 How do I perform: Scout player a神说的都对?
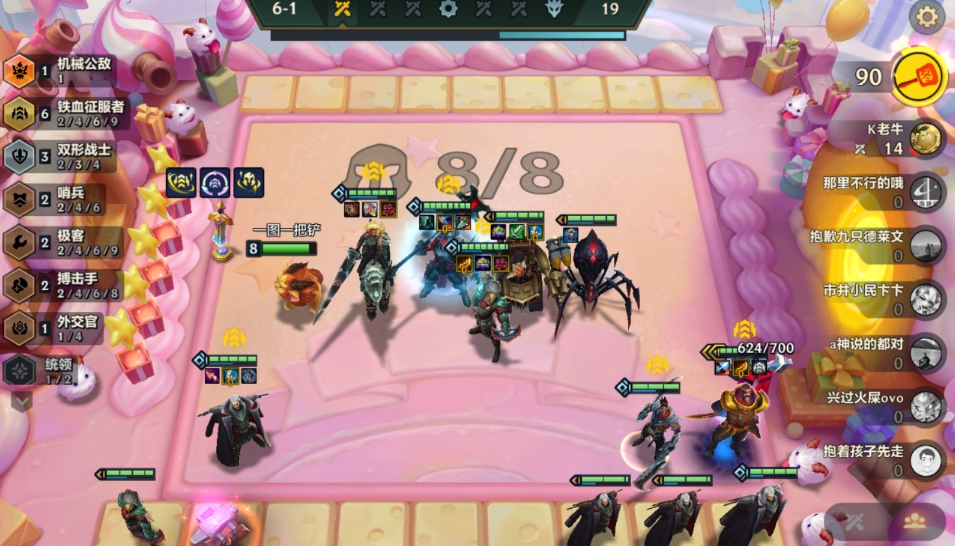pos(927,351)
